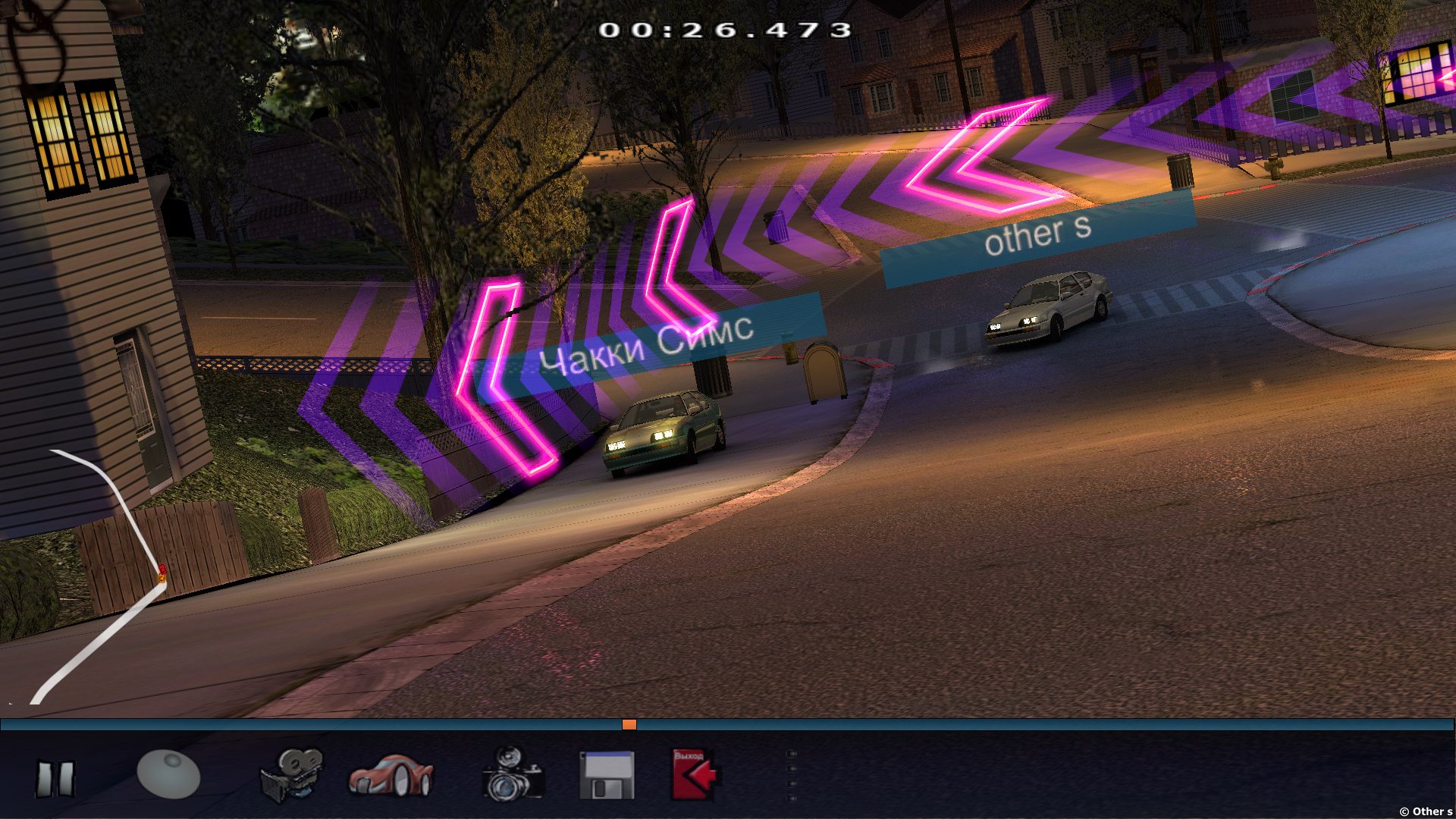1456x819 pixels.
Task: Switch view with the movie camera icon
Action: pos(292,775)
